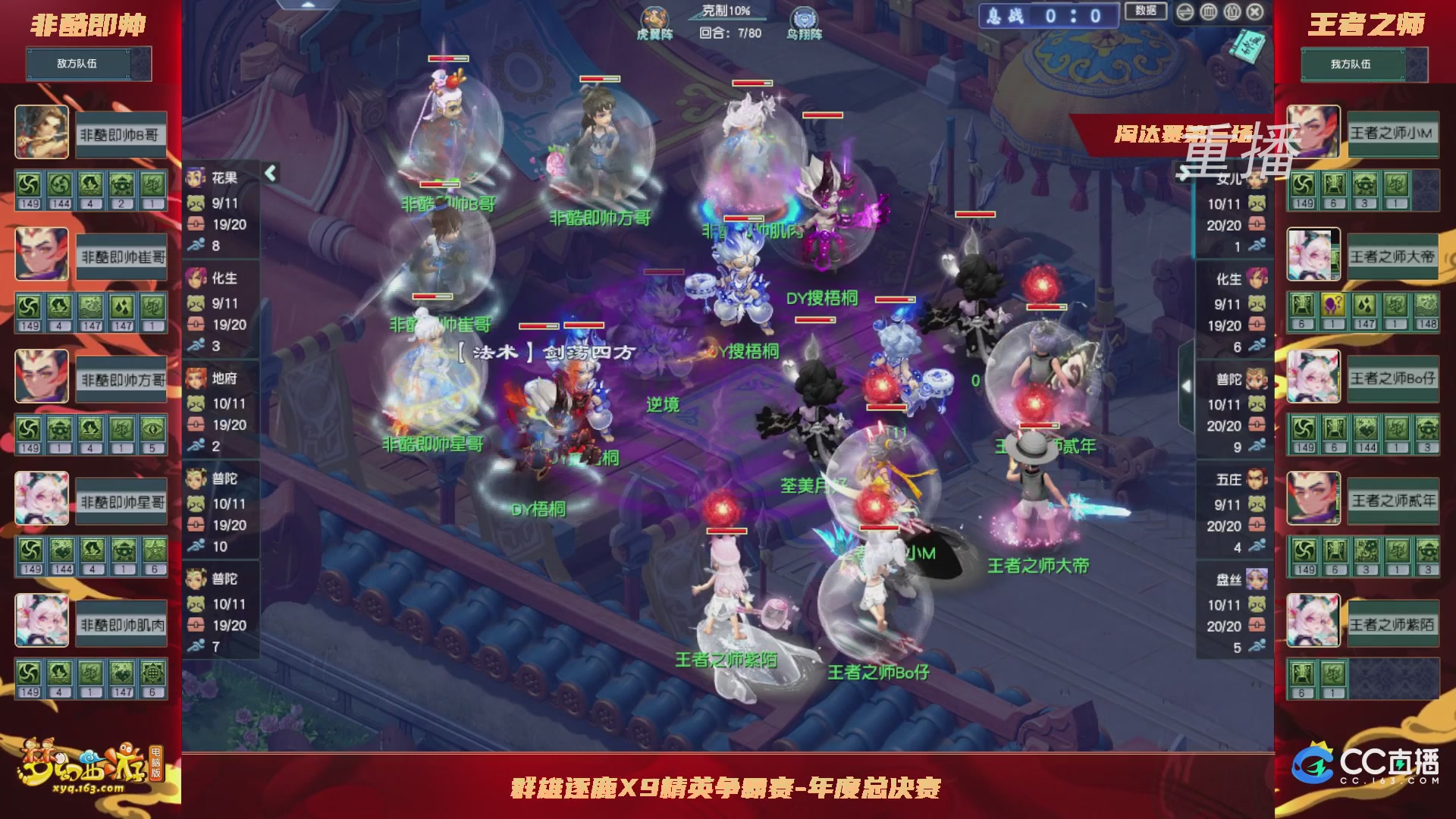Click the 血 toolbar icon near battle controls
The width and height of the screenshot is (1456, 819).
(x=1207, y=11)
